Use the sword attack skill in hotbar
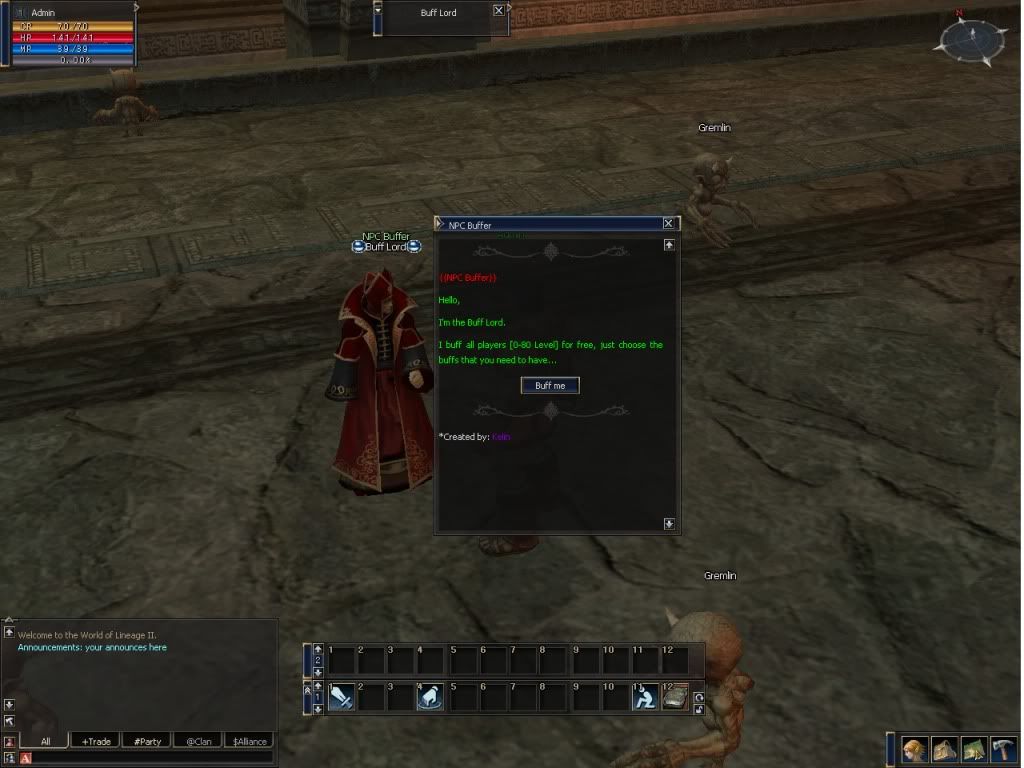 341,696
